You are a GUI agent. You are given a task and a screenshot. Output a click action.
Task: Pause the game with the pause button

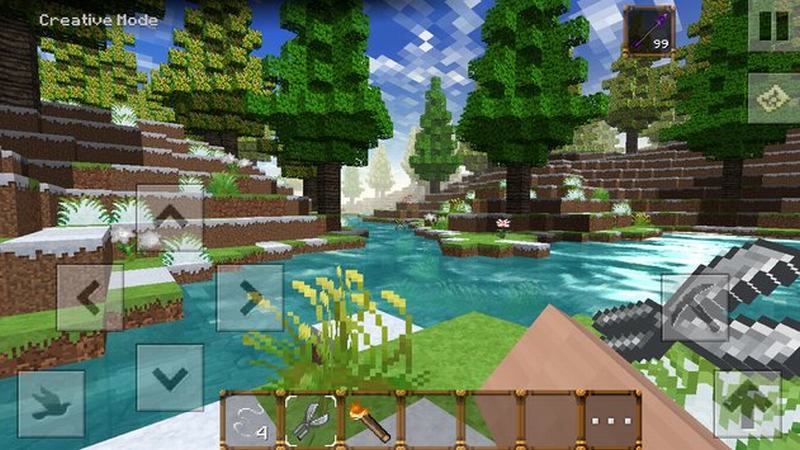[x=774, y=26]
